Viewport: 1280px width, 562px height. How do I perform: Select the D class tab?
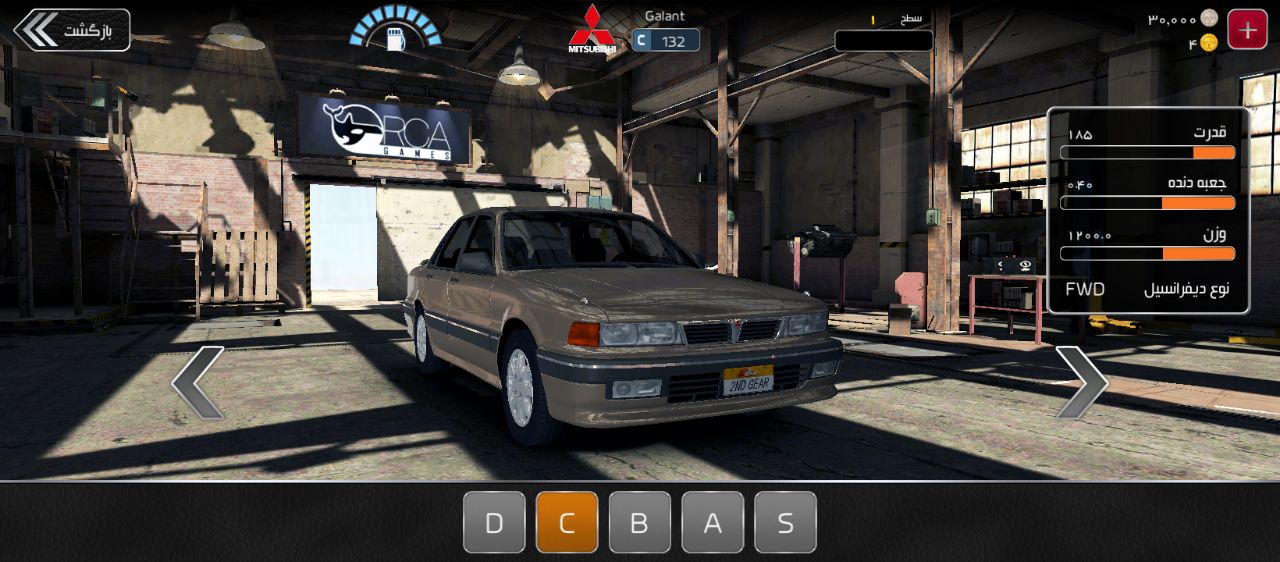[x=494, y=522]
